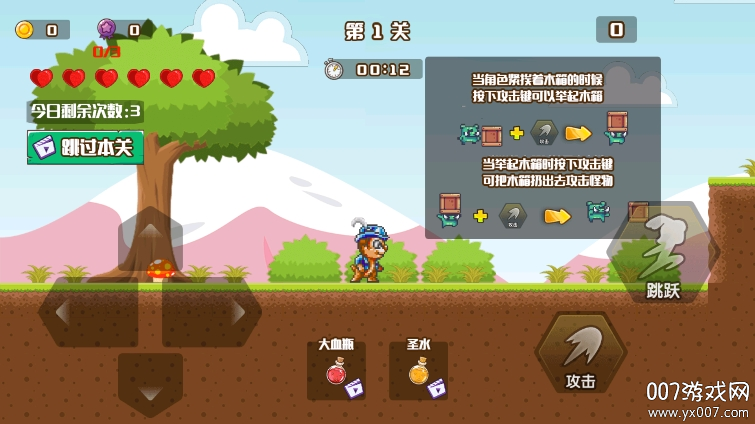Hit the 攻击 attack button
The width and height of the screenshot is (755, 424).
tap(581, 355)
